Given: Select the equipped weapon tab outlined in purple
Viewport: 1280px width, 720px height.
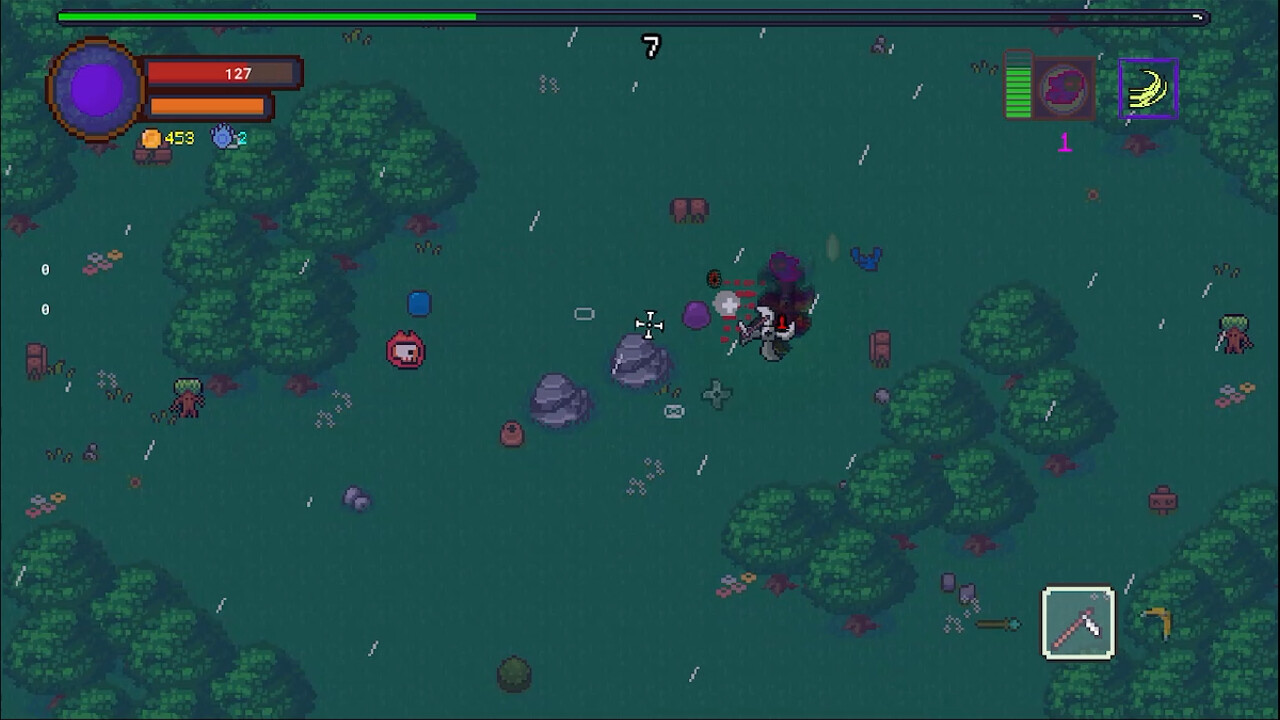Looking at the screenshot, I should 1148,87.
